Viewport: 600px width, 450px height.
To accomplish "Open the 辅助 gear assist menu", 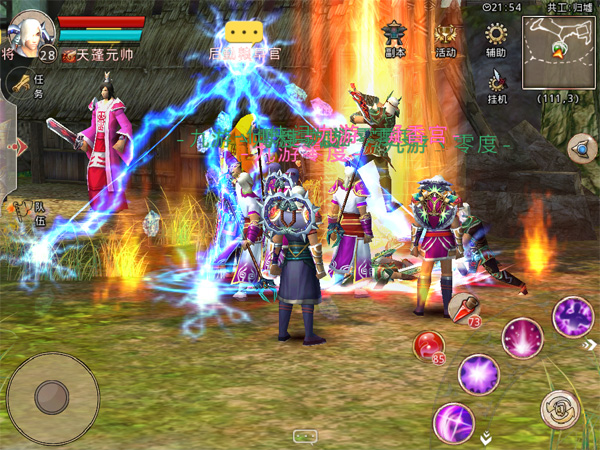I will pyautogui.click(x=495, y=39).
